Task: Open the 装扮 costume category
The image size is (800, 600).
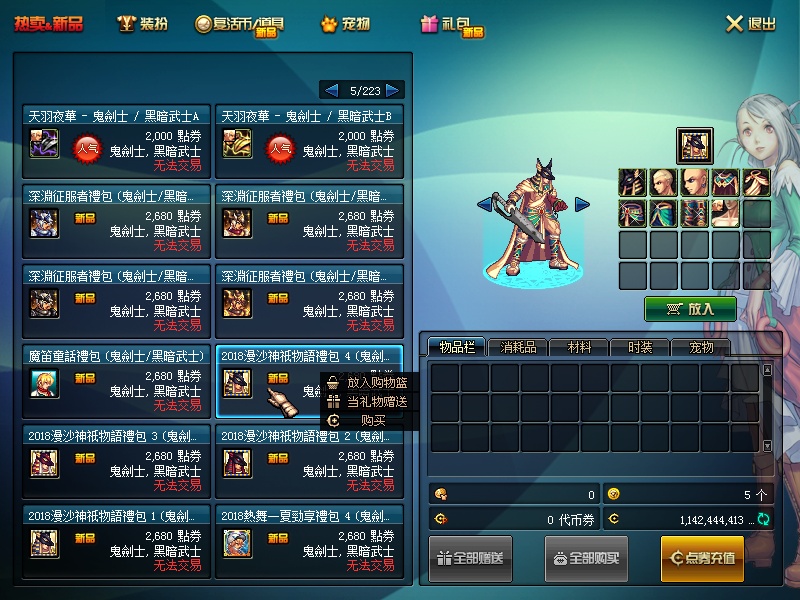Action: [x=142, y=24]
